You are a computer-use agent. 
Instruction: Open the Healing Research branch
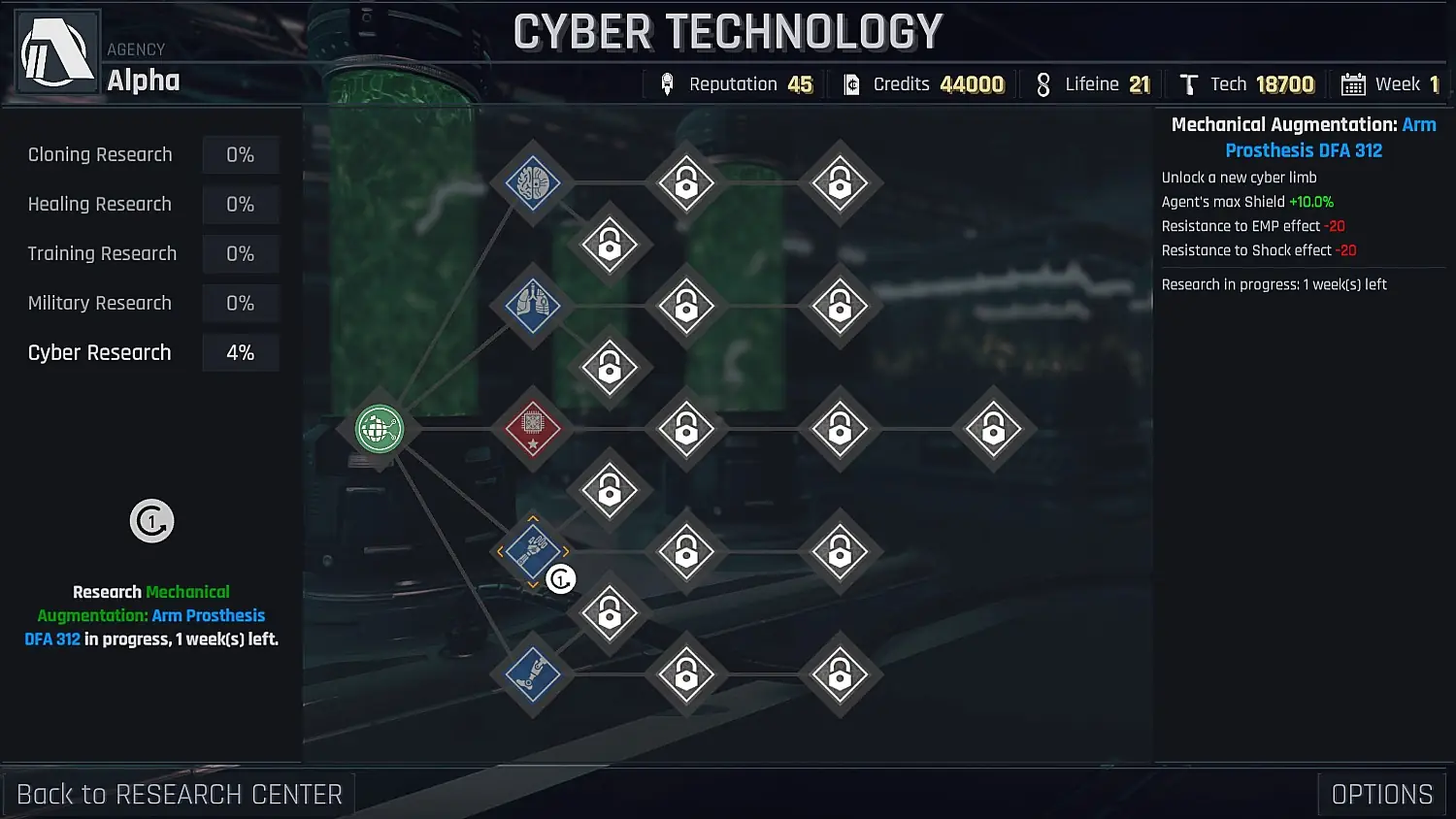pos(100,204)
